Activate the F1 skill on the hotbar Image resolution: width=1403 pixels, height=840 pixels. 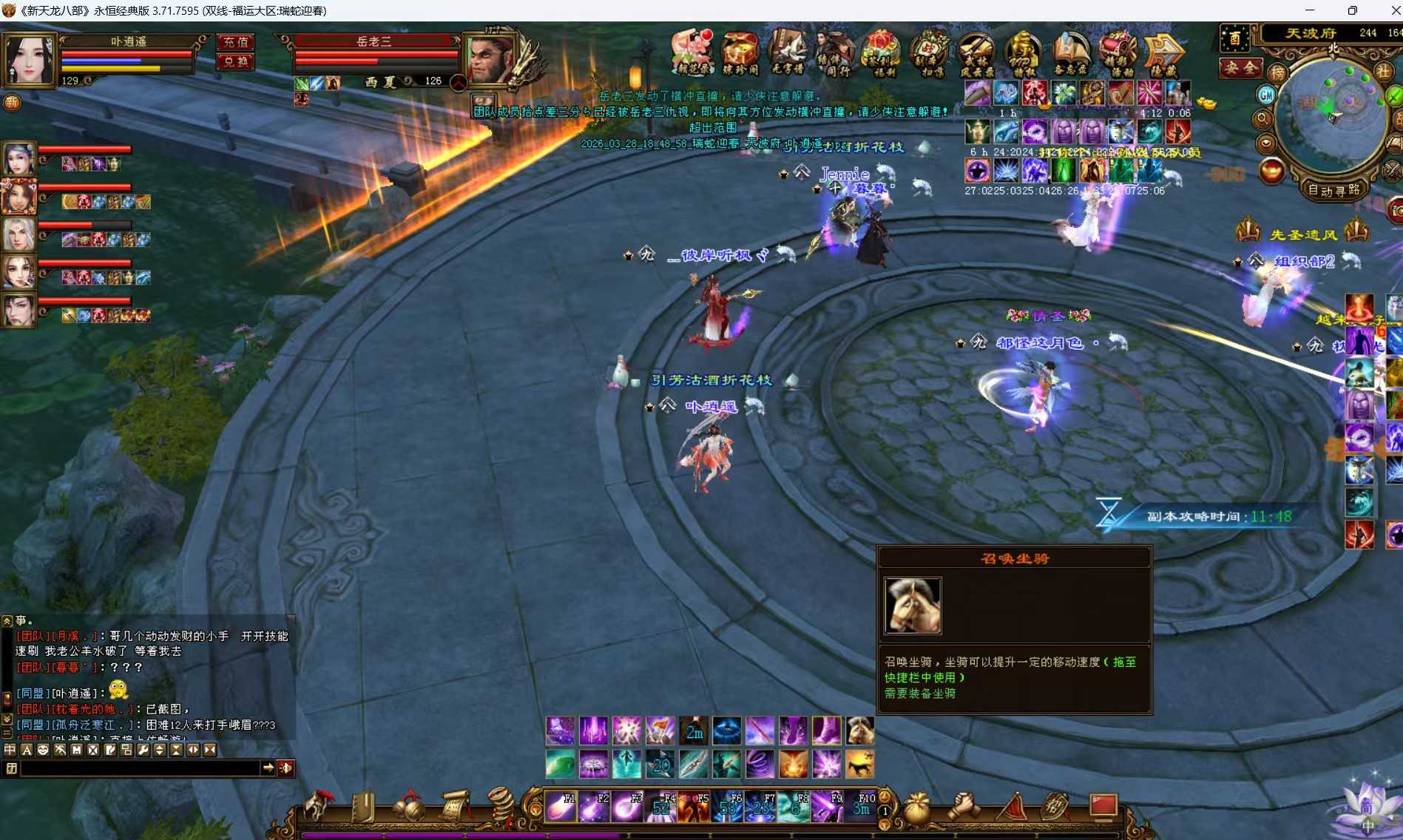click(x=560, y=807)
